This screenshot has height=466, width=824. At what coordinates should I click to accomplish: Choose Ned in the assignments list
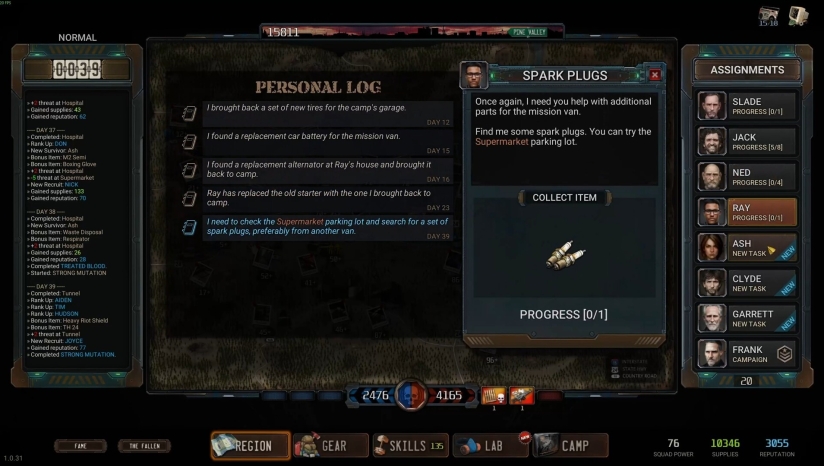point(747,177)
